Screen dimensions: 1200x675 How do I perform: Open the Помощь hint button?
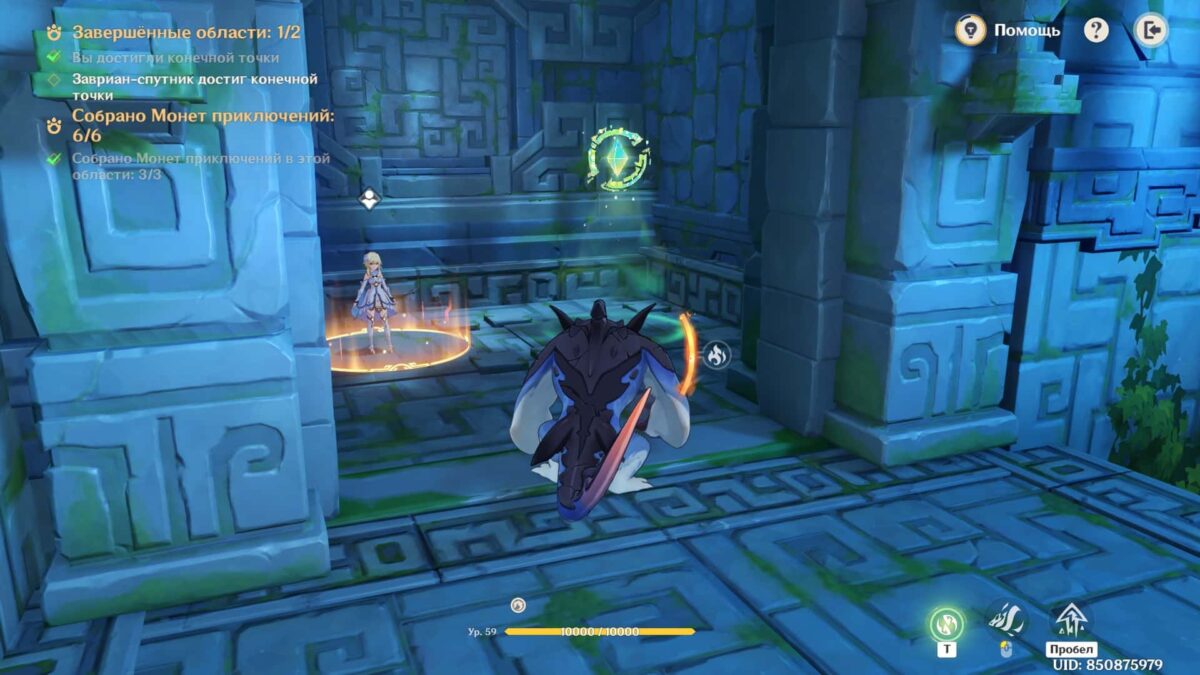pyautogui.click(x=1010, y=30)
